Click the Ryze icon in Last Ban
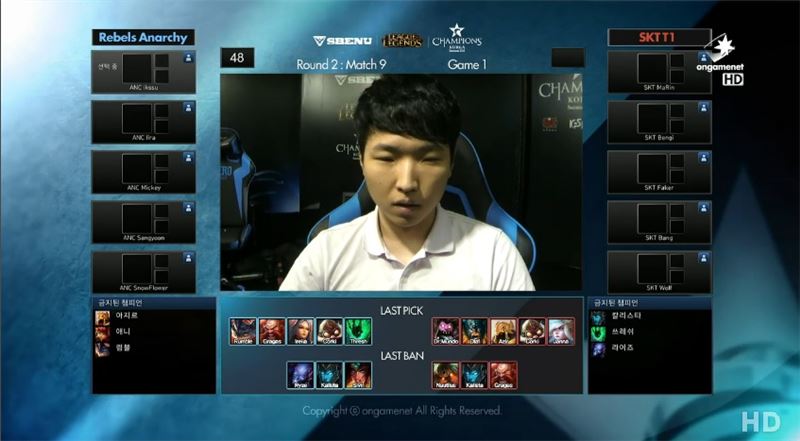 (x=301, y=374)
